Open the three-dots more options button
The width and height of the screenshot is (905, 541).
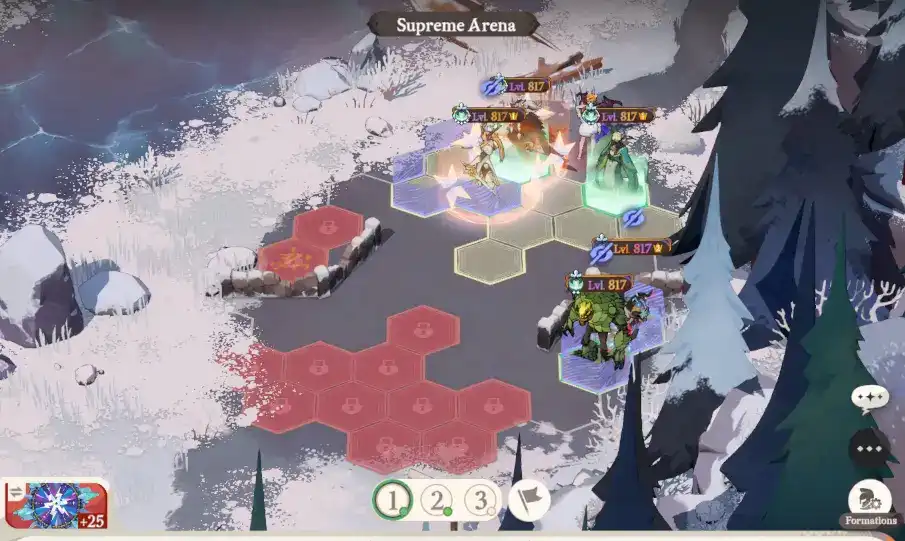869,448
